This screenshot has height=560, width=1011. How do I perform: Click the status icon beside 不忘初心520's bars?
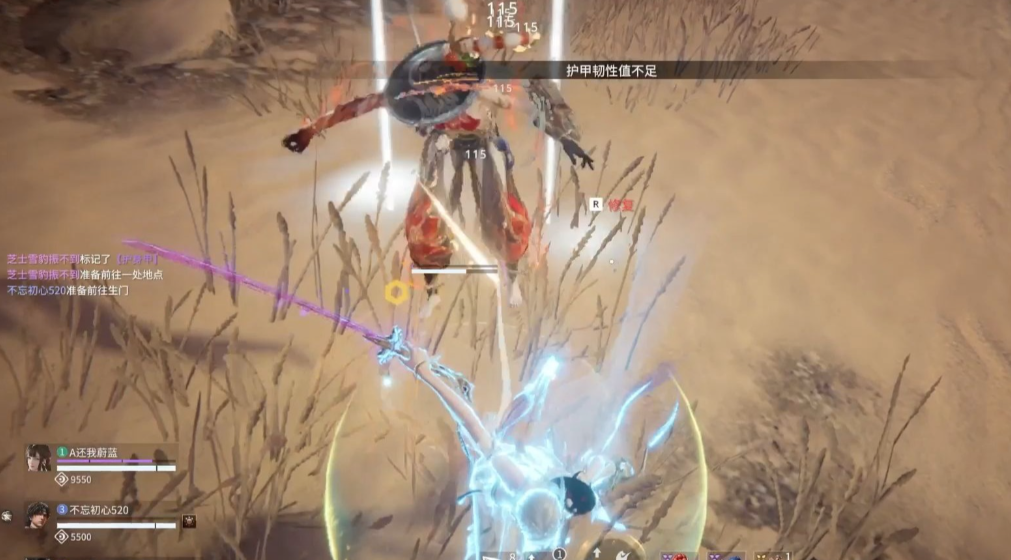tap(189, 521)
